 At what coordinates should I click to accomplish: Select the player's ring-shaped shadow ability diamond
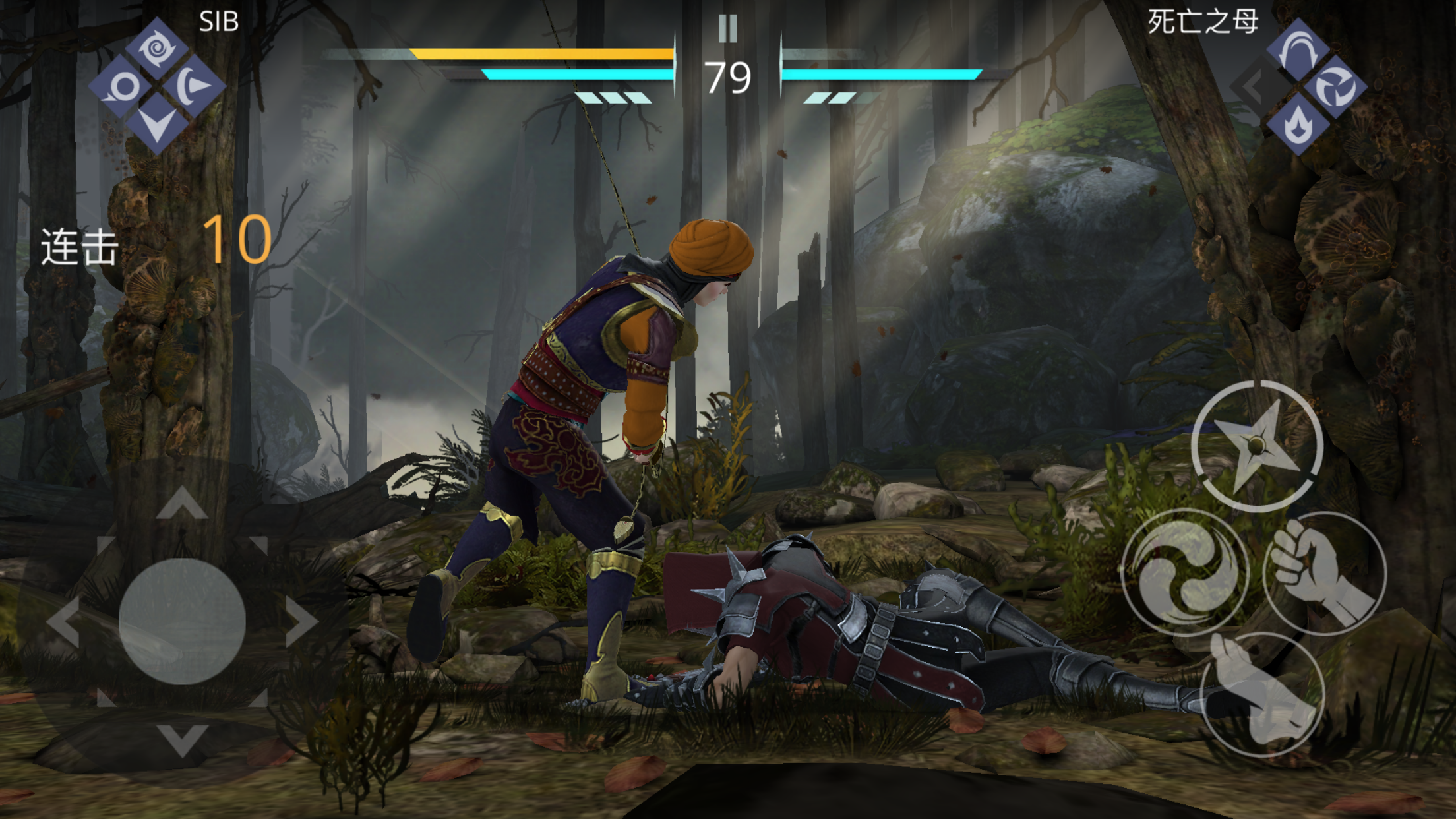pyautogui.click(x=122, y=86)
